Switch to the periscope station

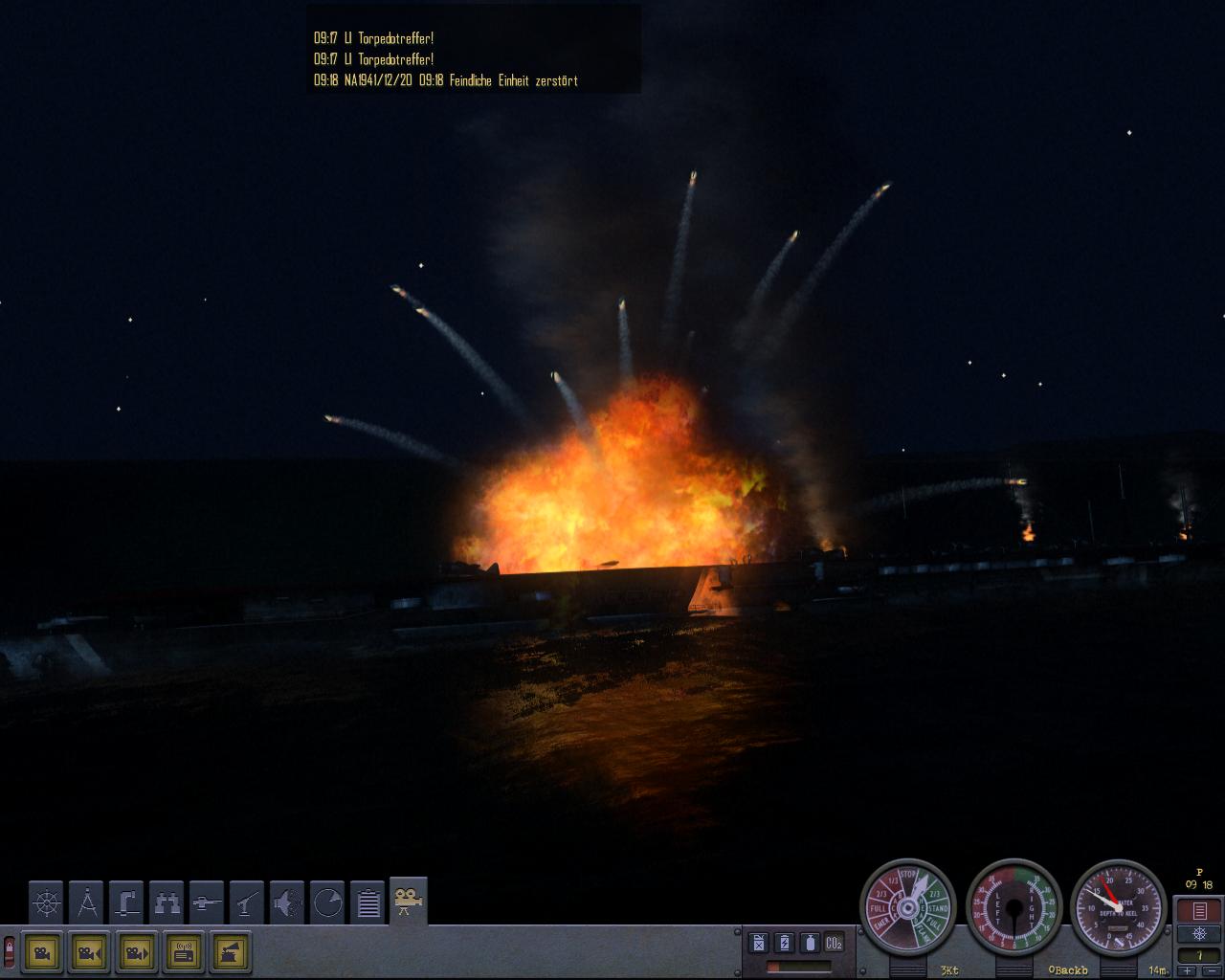(x=126, y=902)
